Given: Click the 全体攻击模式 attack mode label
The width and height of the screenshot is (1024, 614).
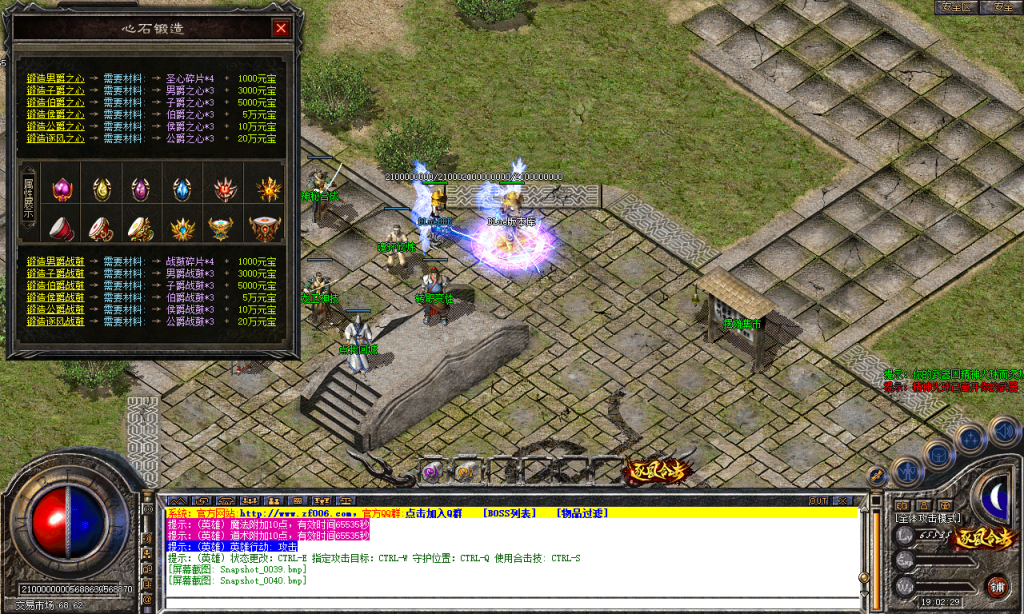Looking at the screenshot, I should [x=927, y=518].
